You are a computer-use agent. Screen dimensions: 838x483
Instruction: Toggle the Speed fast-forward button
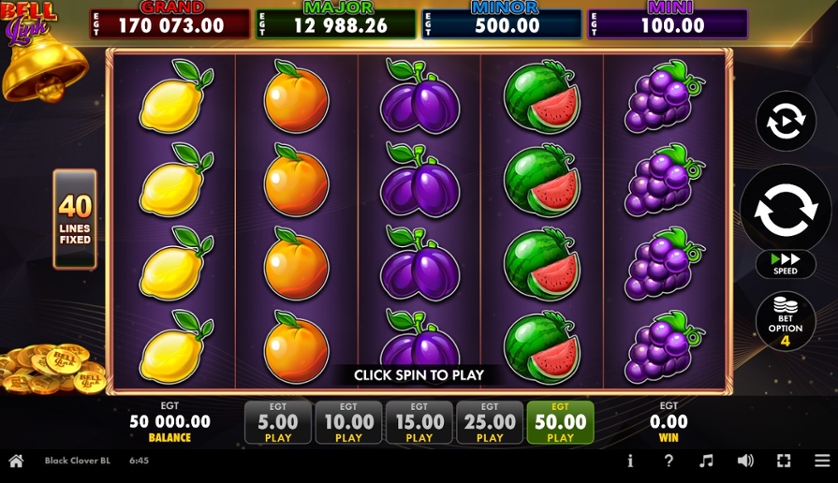pyautogui.click(x=785, y=264)
